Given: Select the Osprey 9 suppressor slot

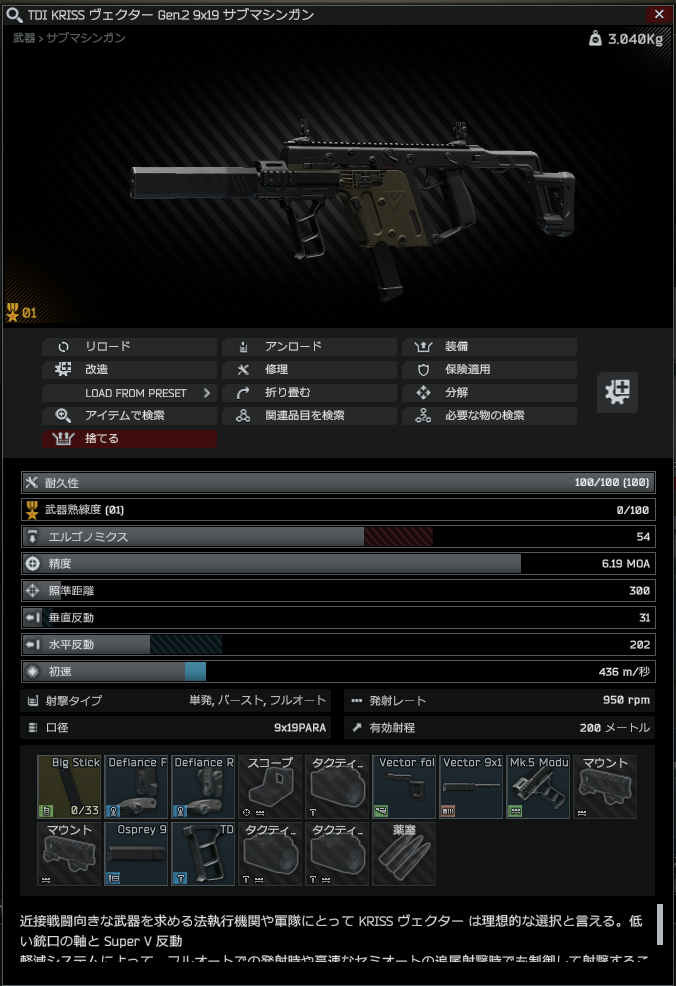Looking at the screenshot, I should (x=136, y=854).
